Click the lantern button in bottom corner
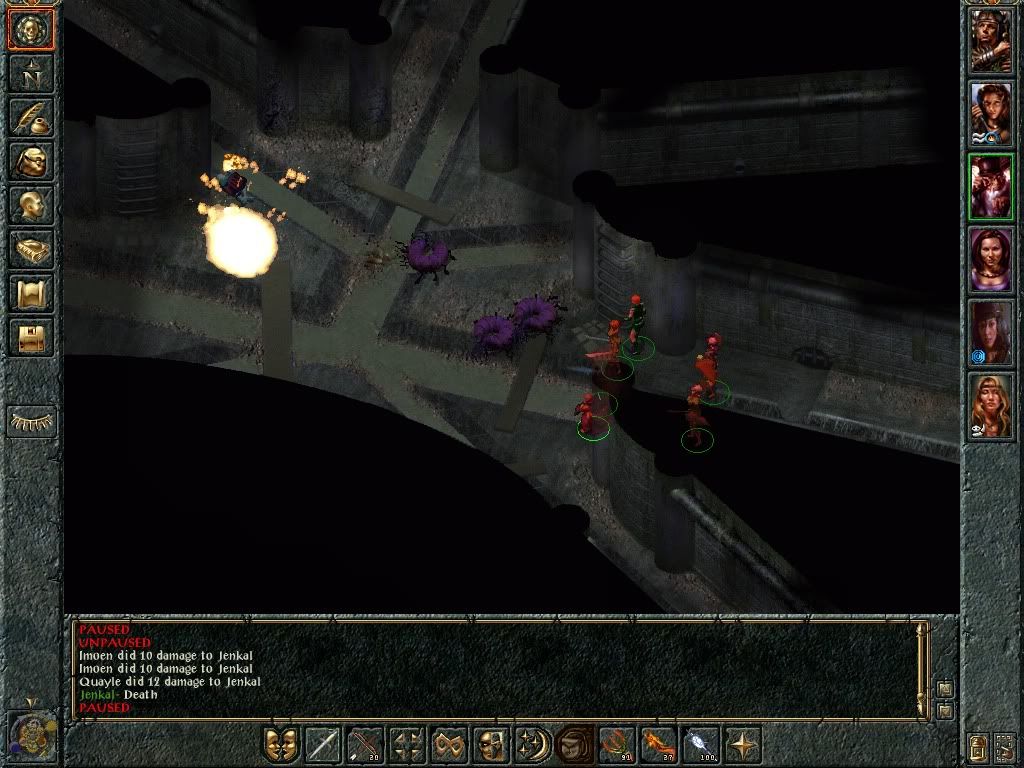This screenshot has width=1024, height=768. 980,745
